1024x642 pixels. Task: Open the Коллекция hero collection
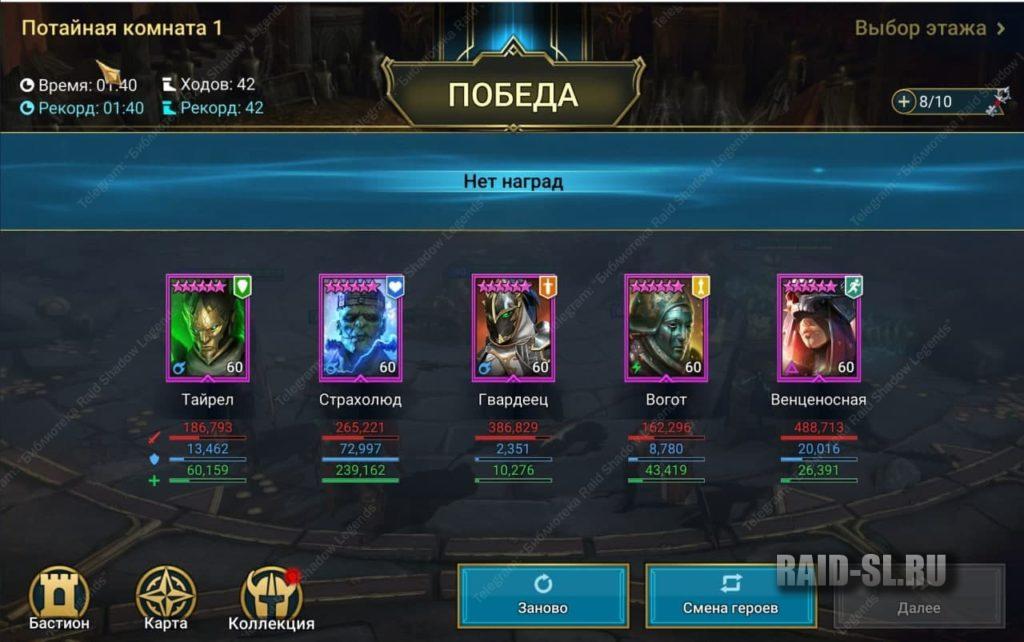pyautogui.click(x=271, y=598)
